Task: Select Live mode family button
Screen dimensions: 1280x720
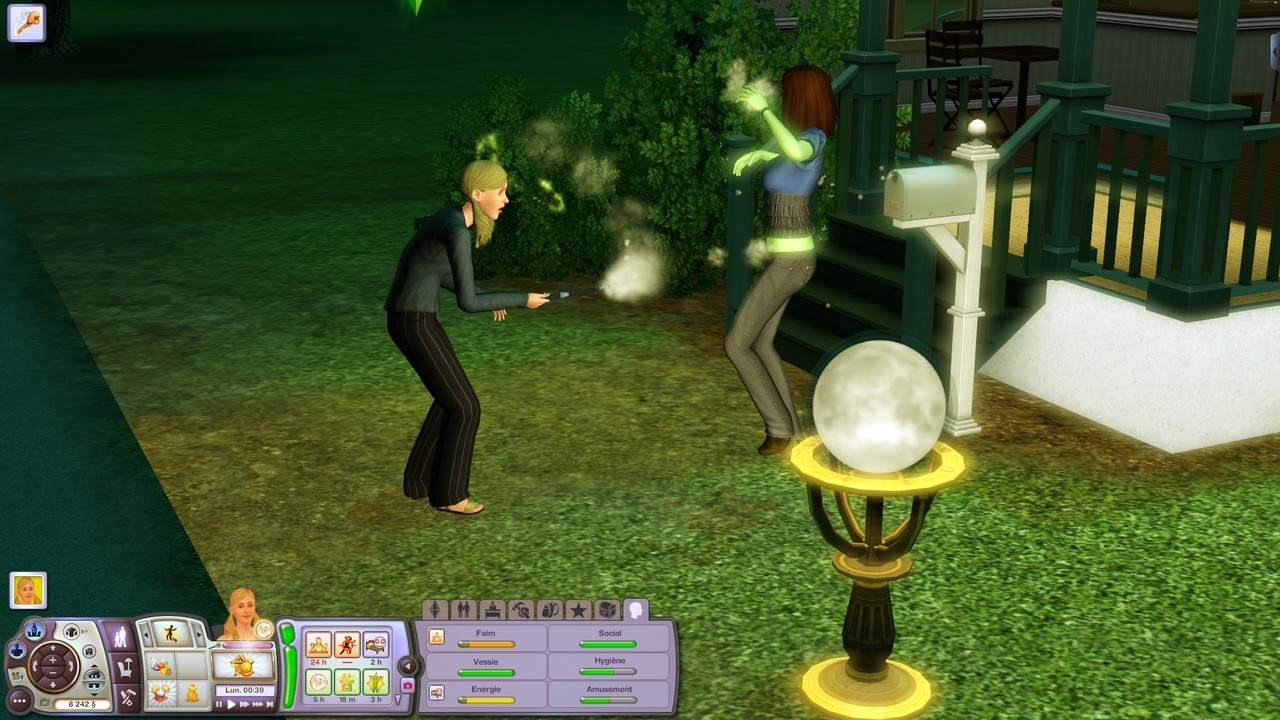Action: coord(121,636)
